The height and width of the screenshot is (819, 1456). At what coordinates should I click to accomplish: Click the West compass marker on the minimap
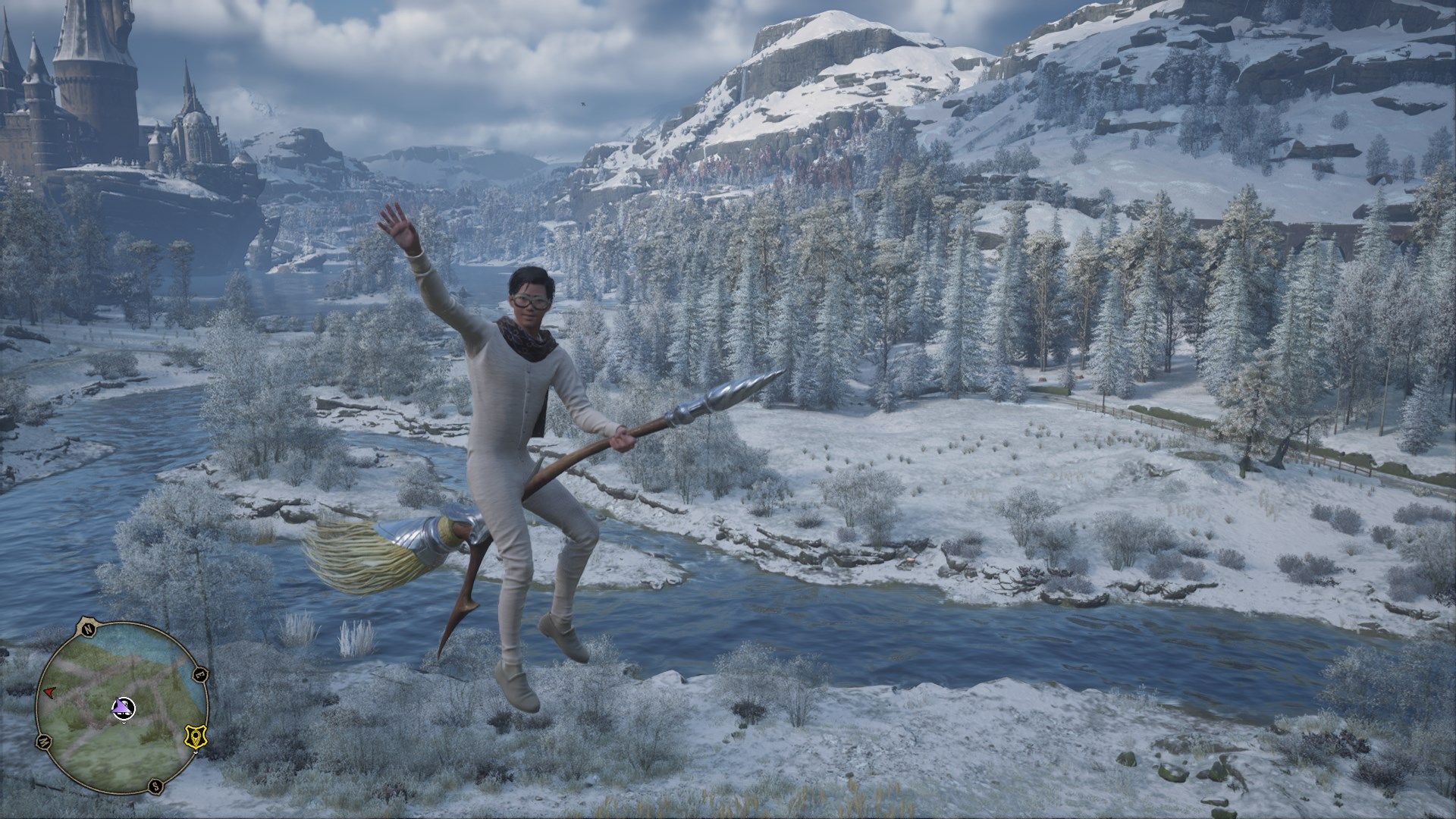(45, 741)
